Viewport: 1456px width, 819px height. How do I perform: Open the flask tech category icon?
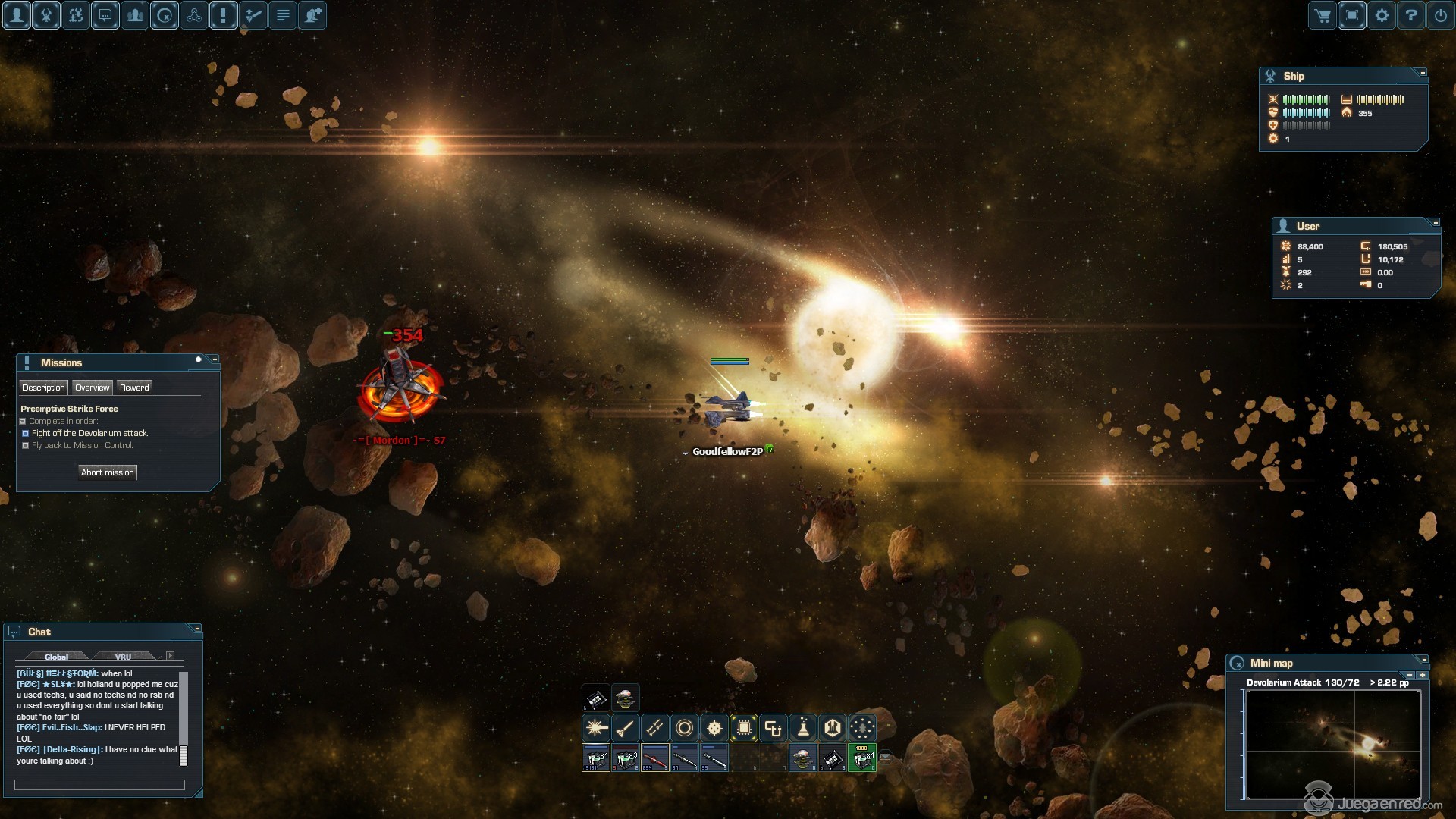(803, 729)
